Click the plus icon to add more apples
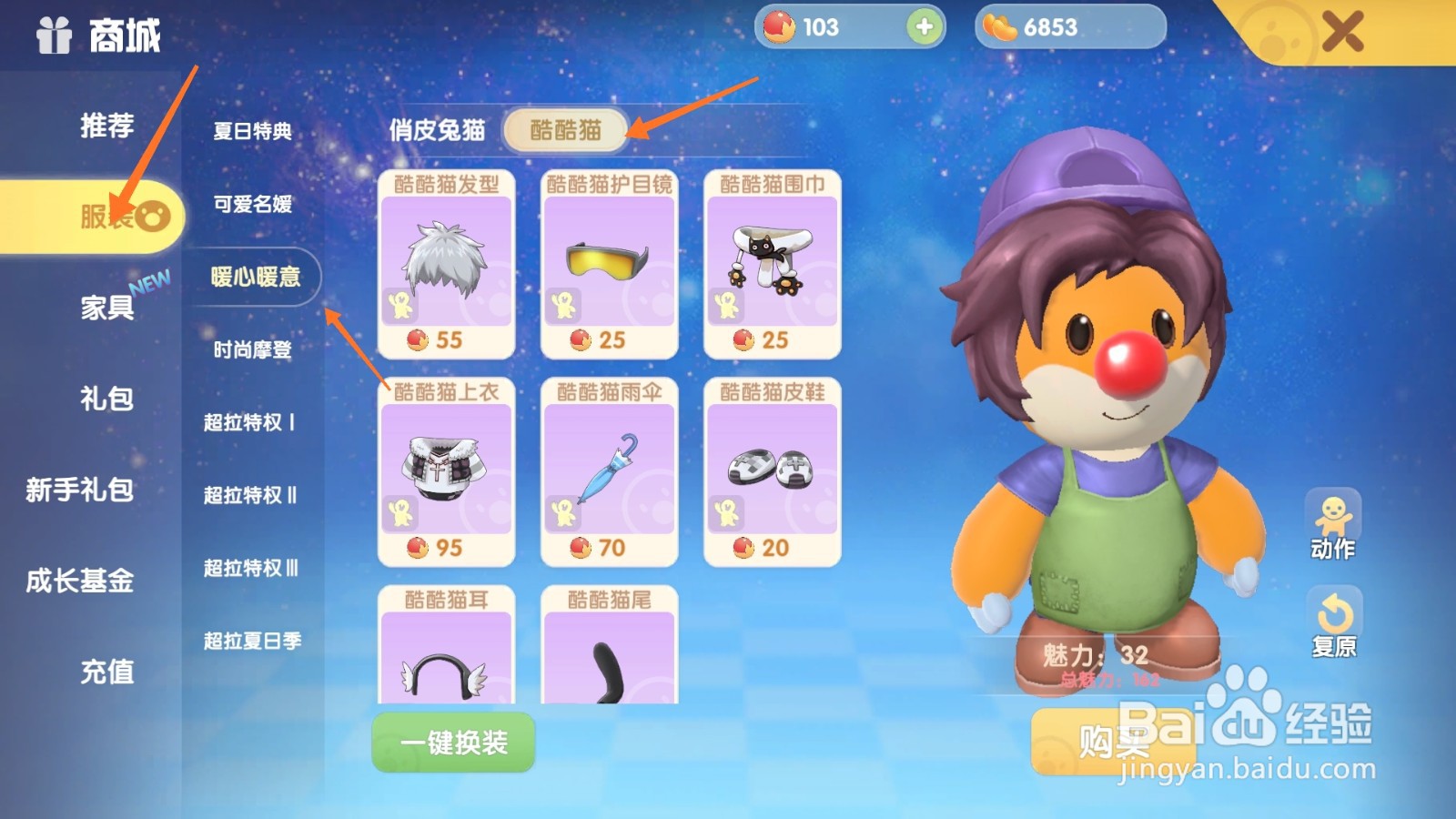 (x=924, y=27)
